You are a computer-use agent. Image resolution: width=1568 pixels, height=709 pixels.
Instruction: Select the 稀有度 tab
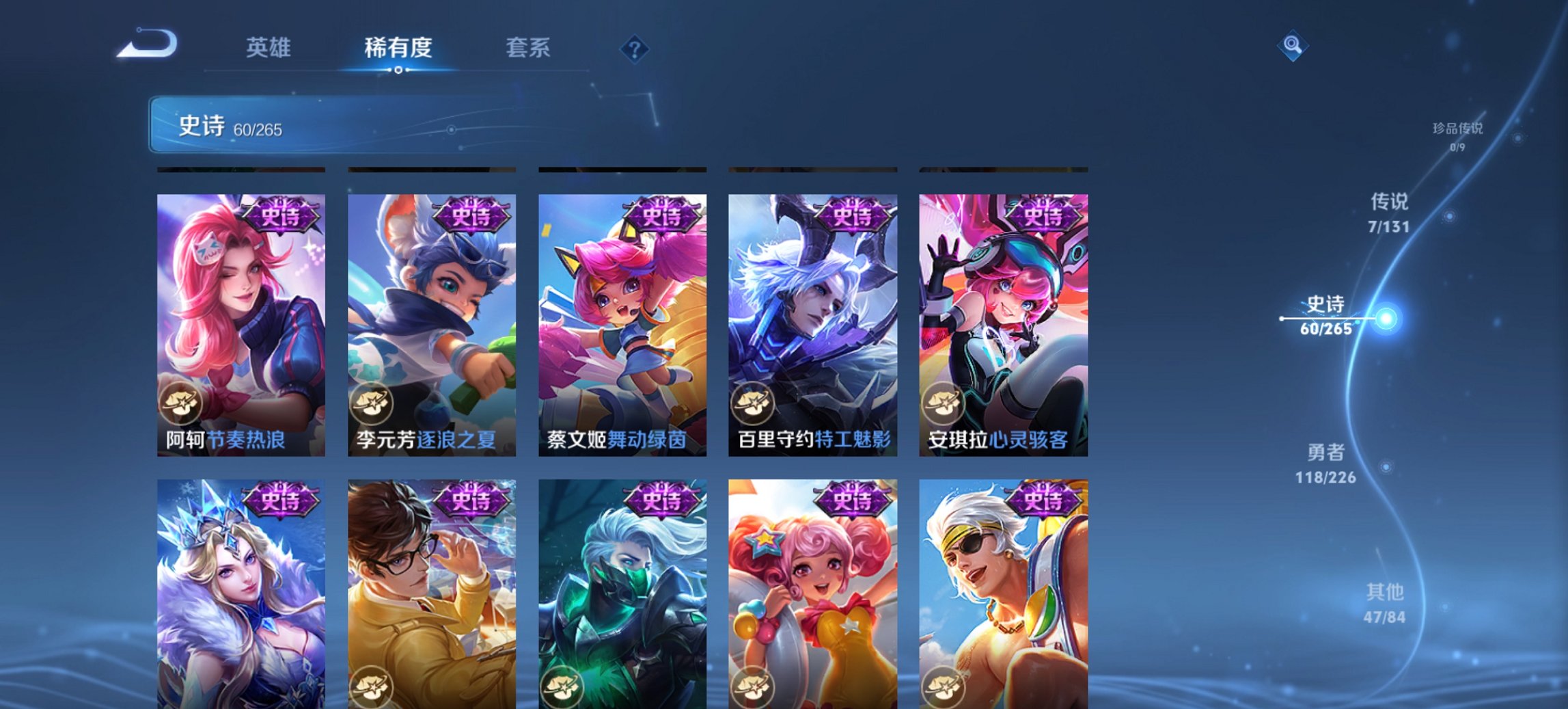tap(397, 48)
